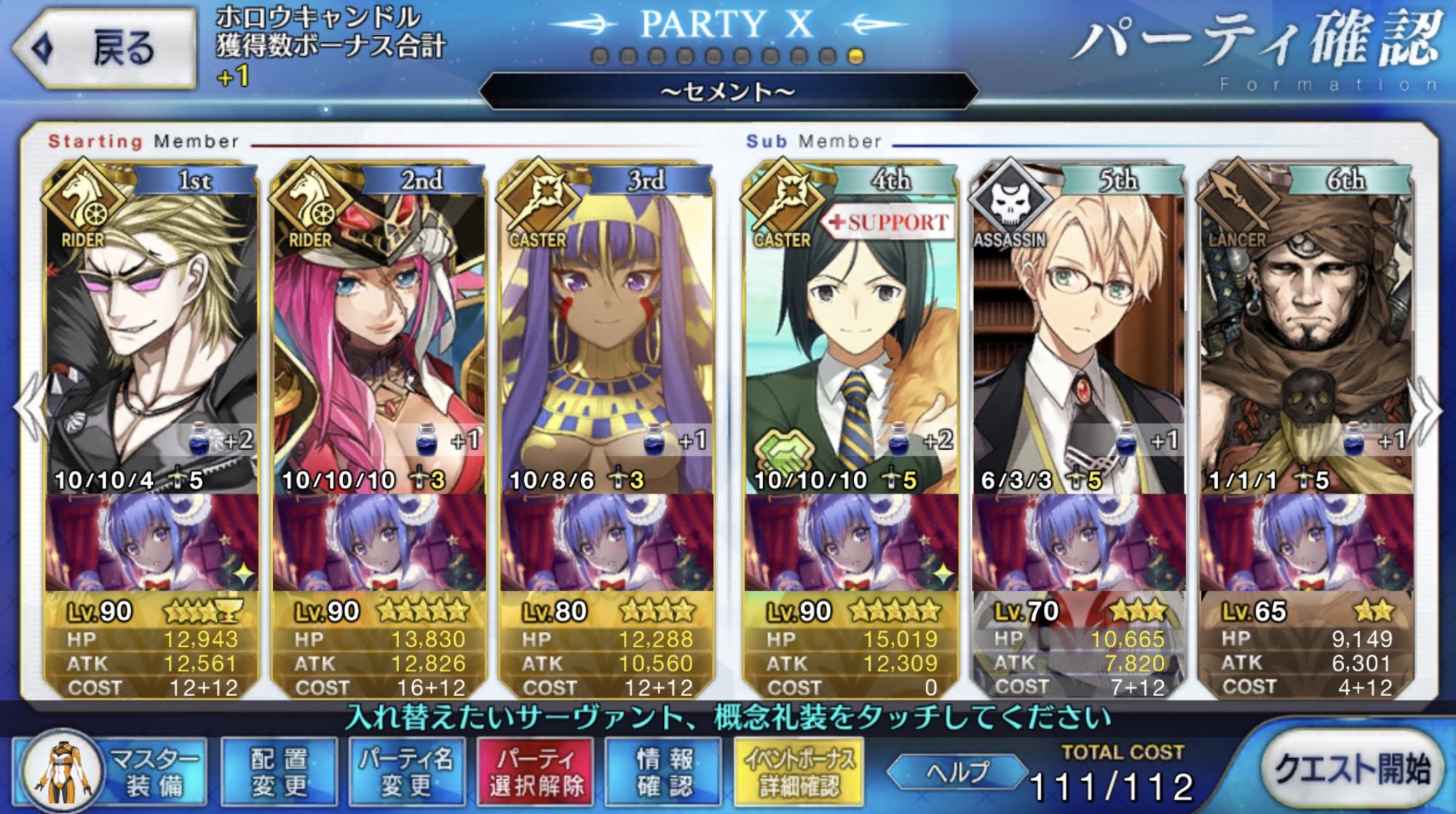
Task: Start the quest with クエスト開始
Action: click(1352, 768)
